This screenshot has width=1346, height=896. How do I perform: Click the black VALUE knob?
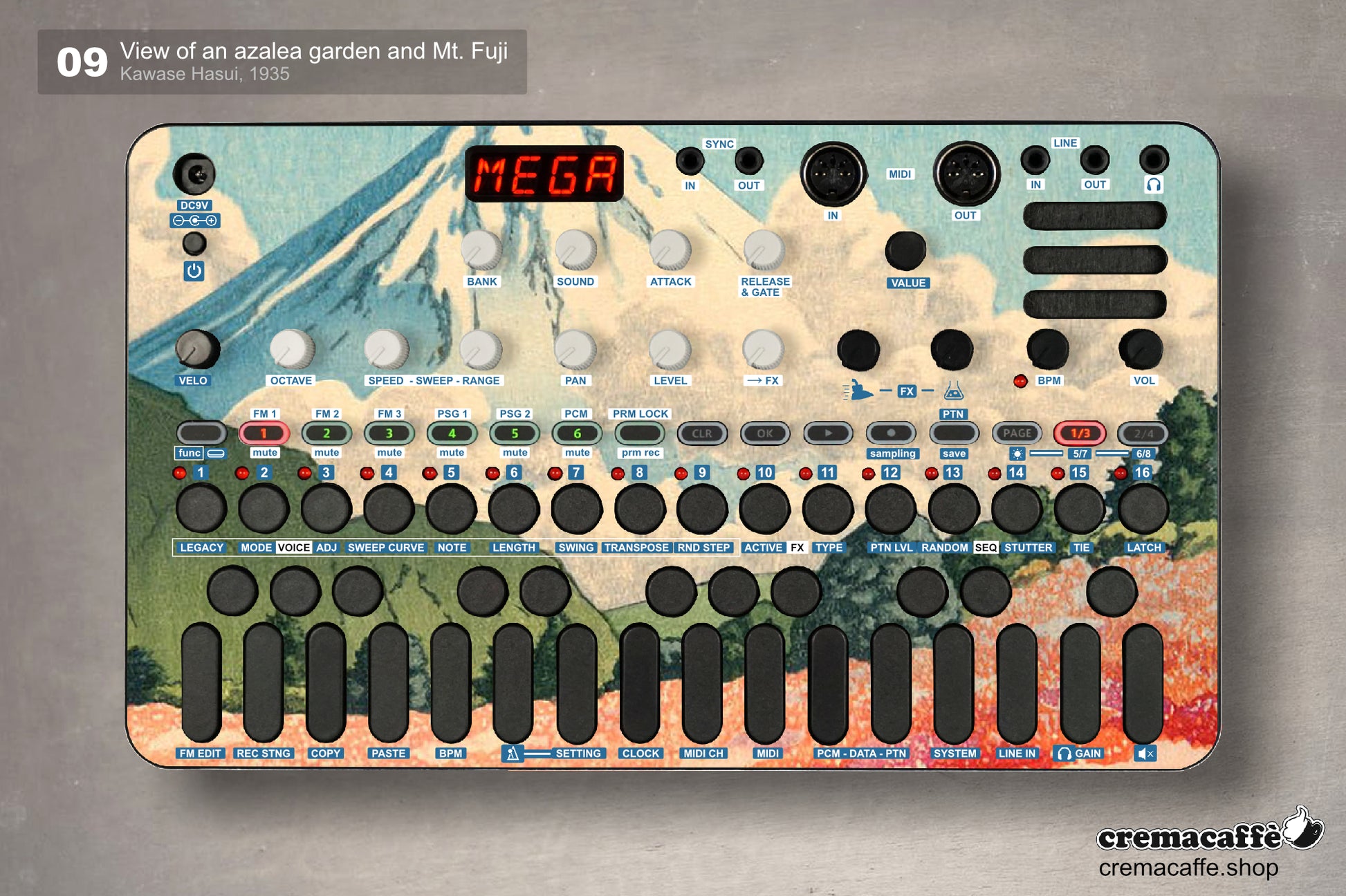[905, 251]
